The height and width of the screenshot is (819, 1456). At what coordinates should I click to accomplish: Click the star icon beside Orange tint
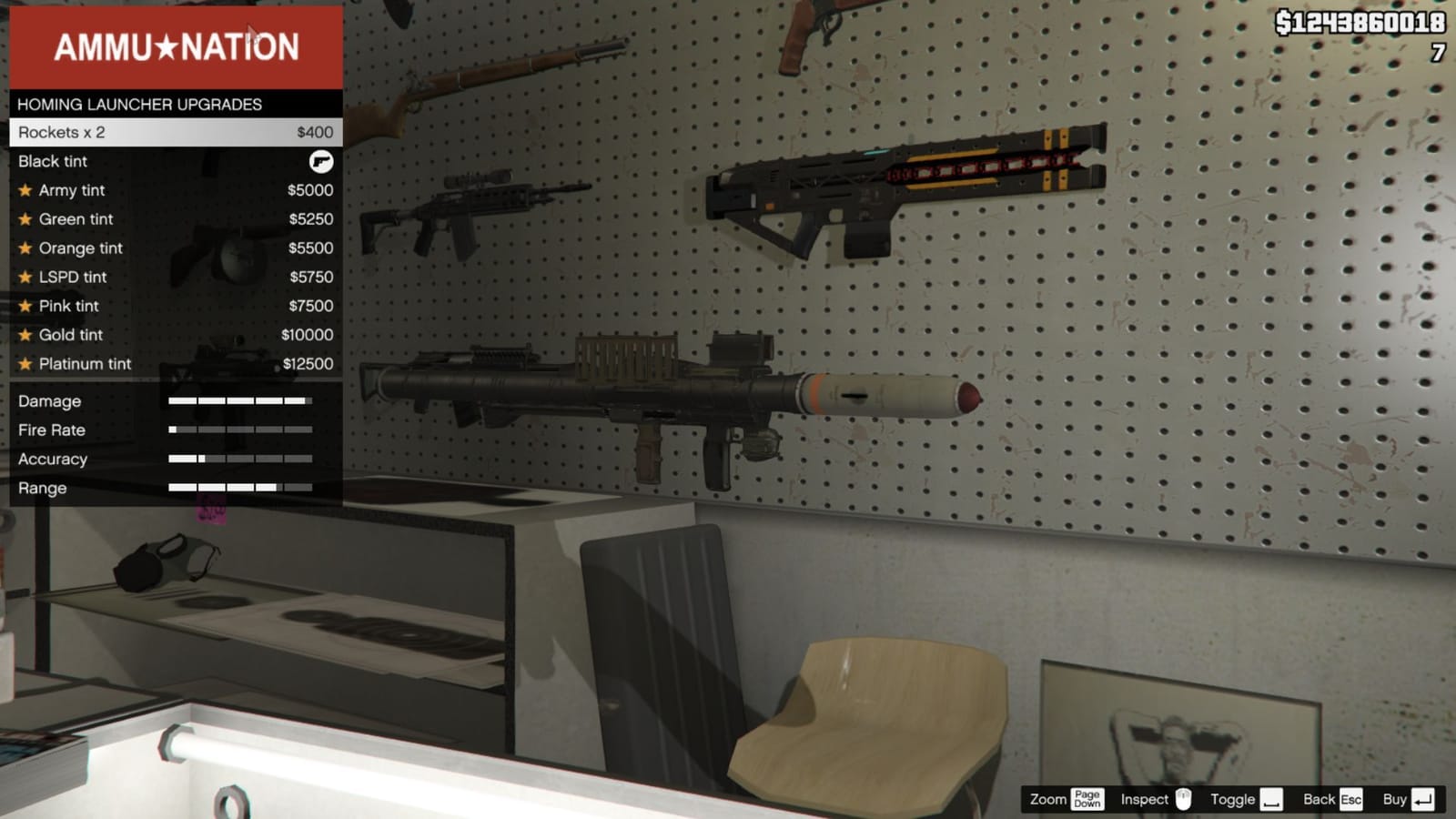pos(25,248)
